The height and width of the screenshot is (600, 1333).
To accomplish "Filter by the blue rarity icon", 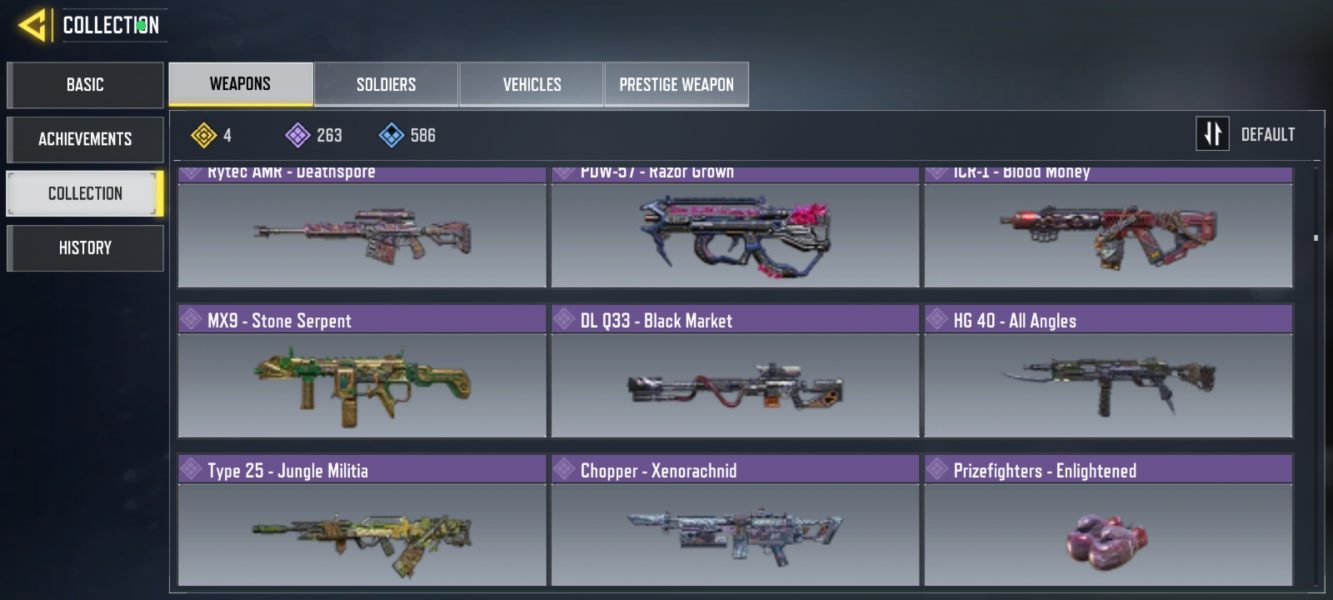I will (x=392, y=135).
